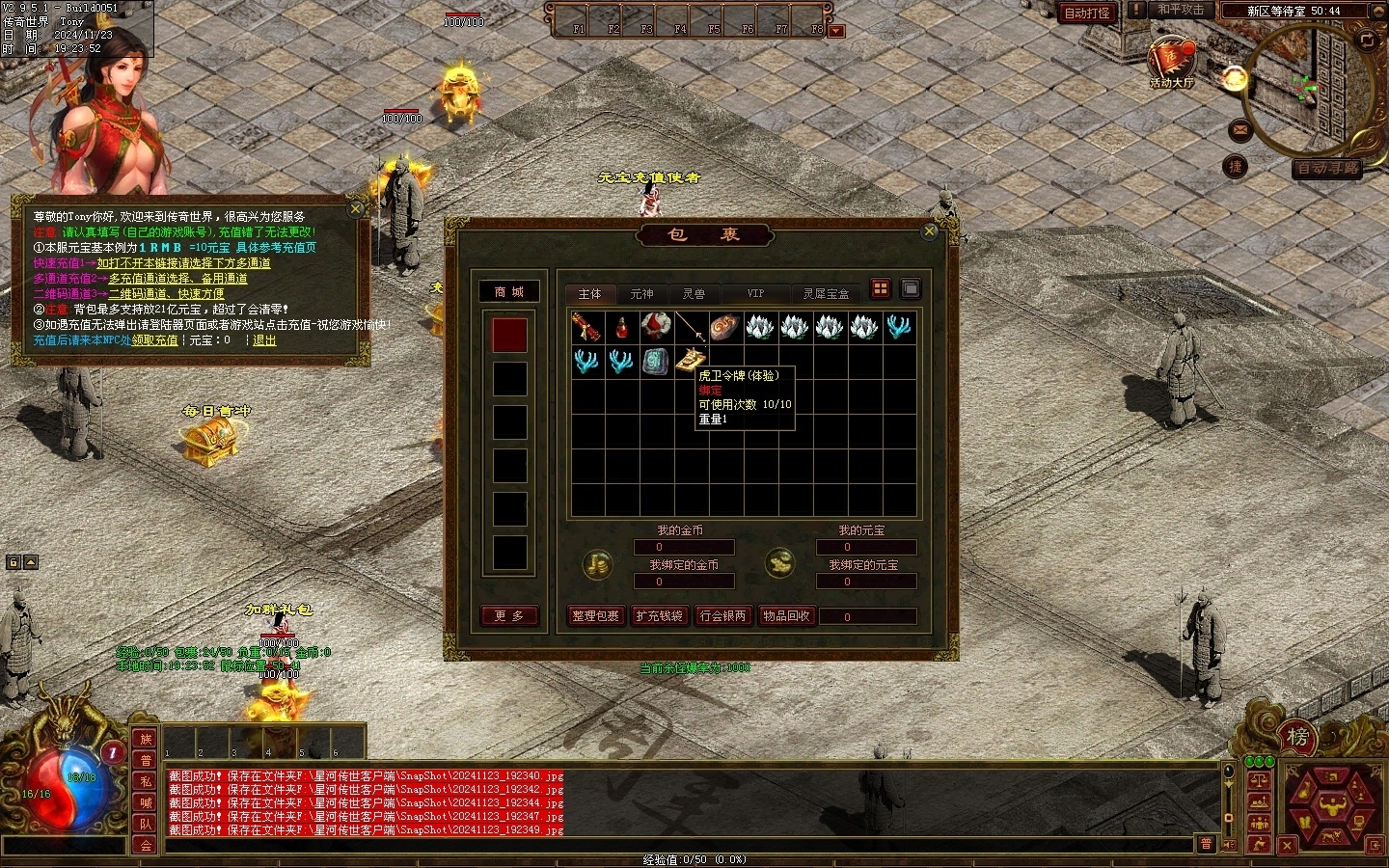Activate 自动寻路 auto-pathfinding
Image resolution: width=1389 pixels, height=868 pixels.
[1327, 168]
